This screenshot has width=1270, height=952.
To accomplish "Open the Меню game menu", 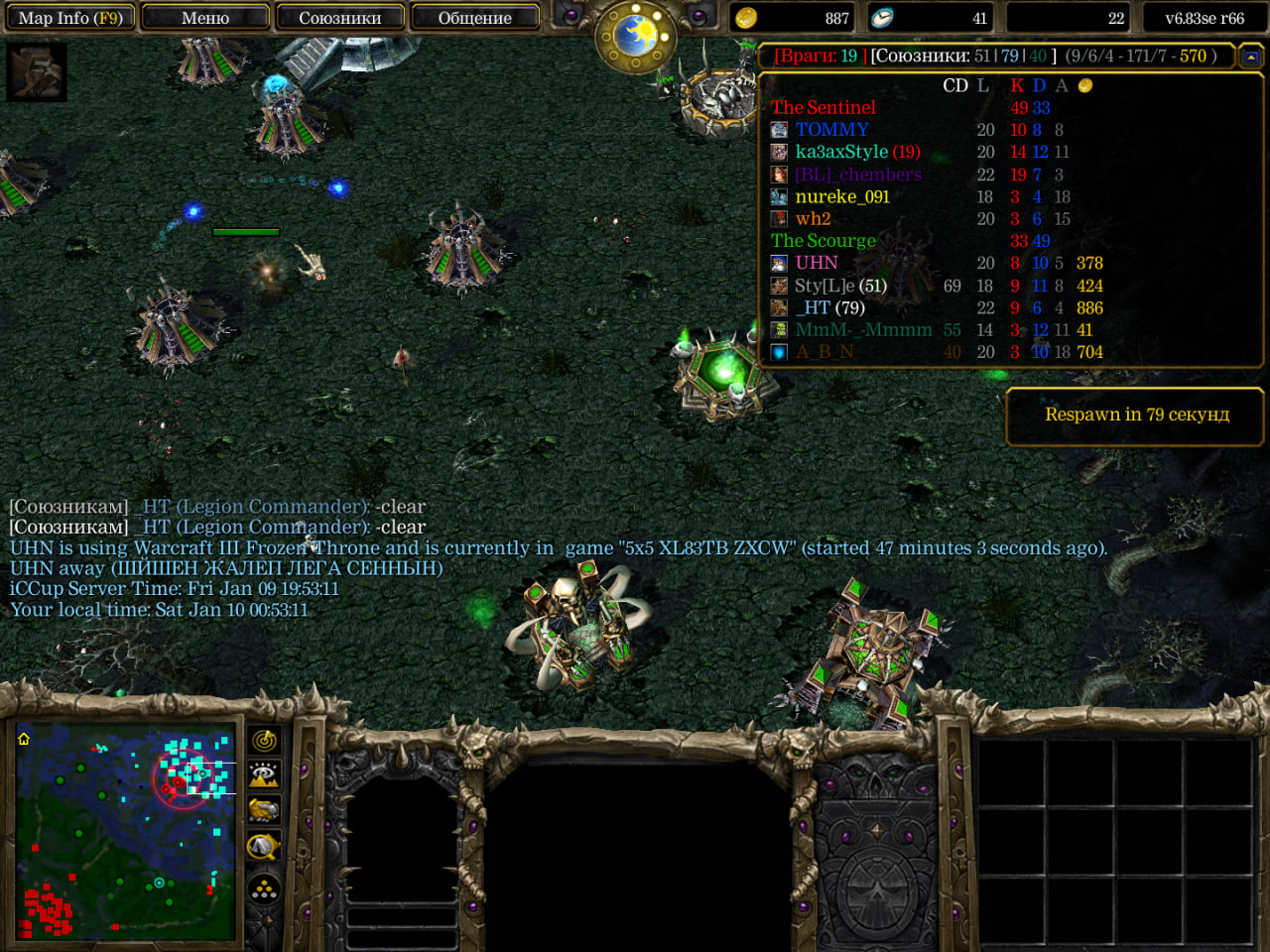I will 205,18.
